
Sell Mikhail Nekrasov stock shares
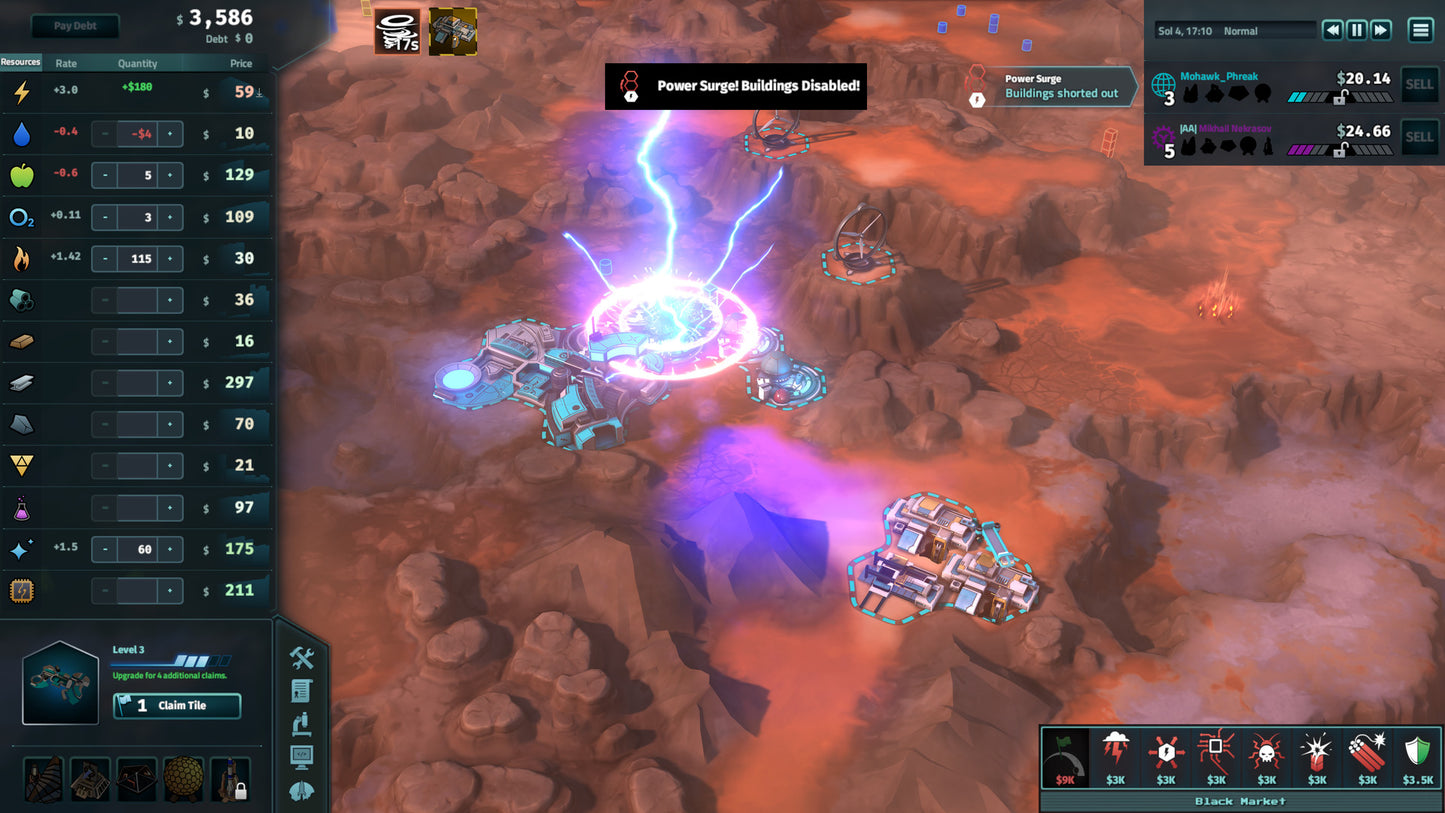[x=1419, y=137]
